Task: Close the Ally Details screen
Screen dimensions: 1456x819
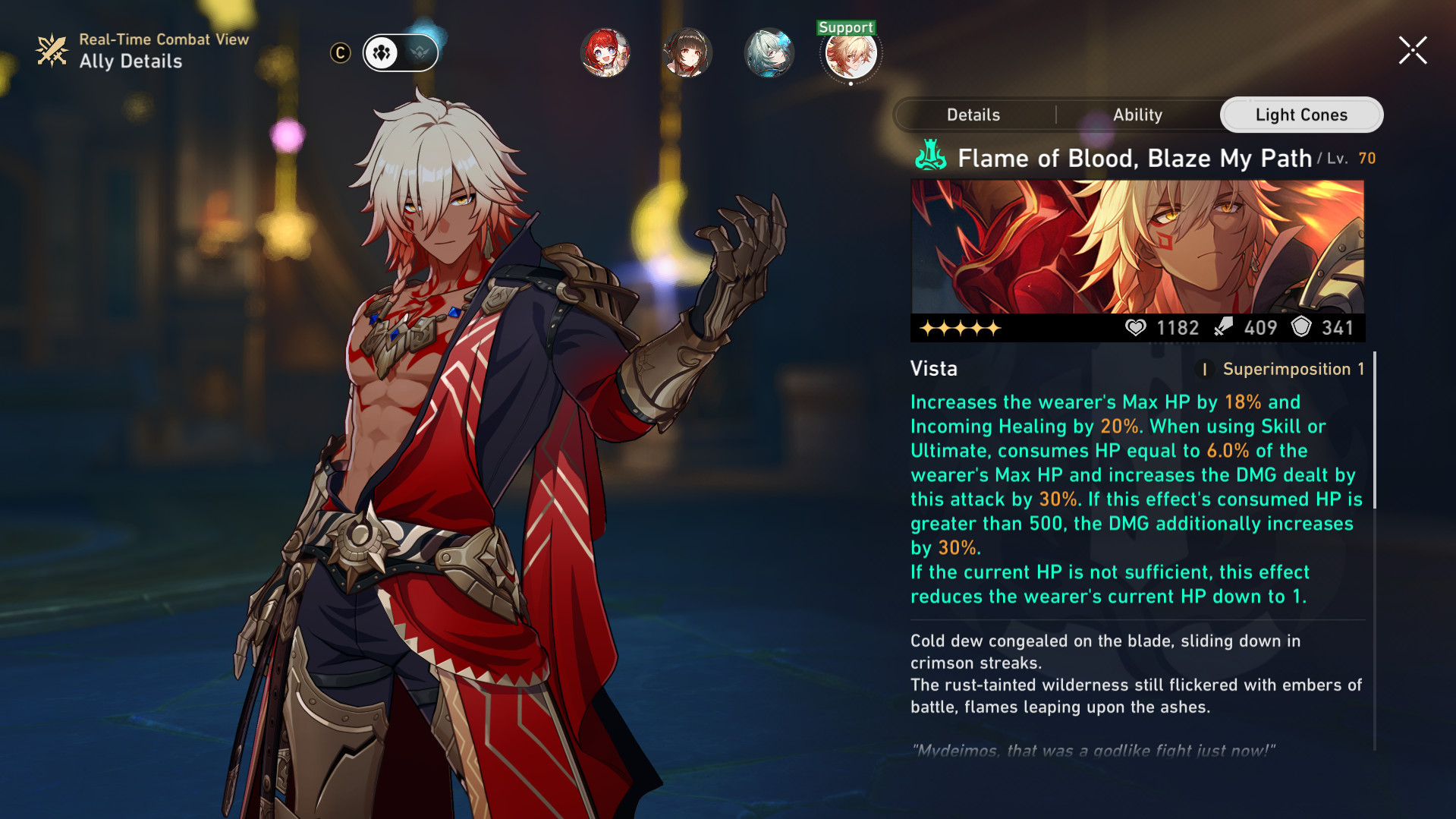Action: tap(1413, 51)
